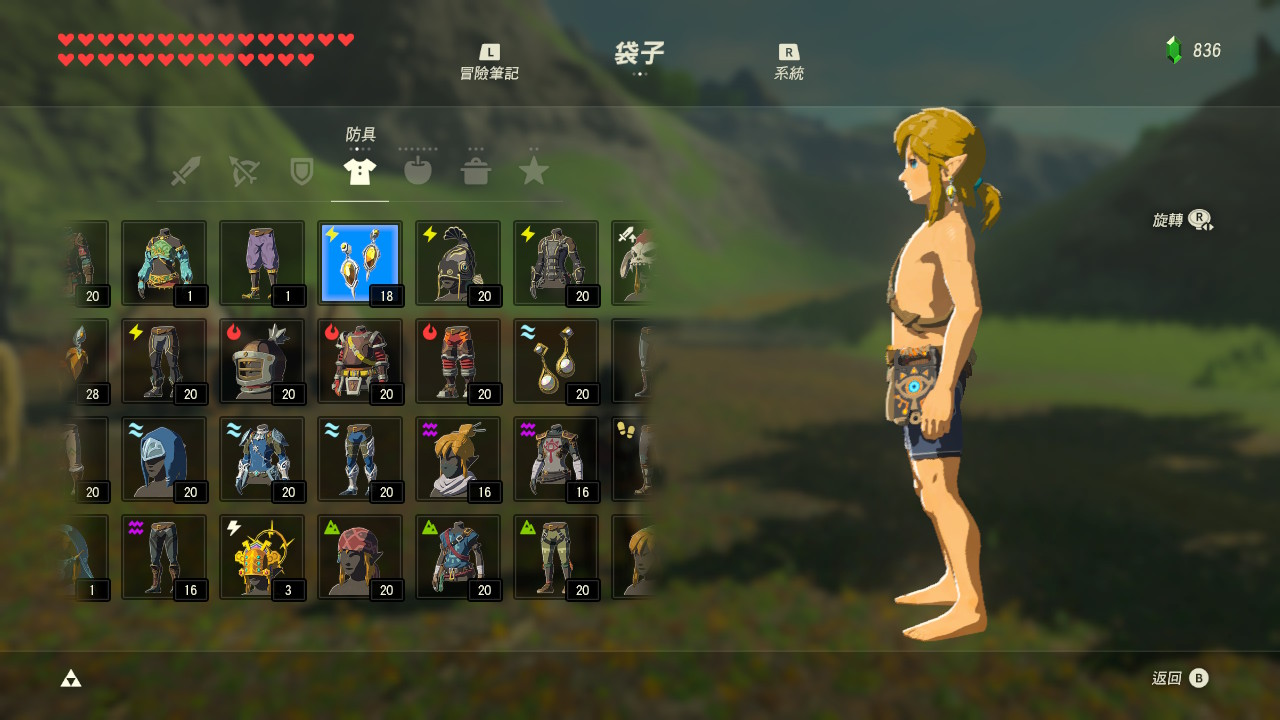This screenshot has height=720, width=1280.
Task: Select the Zora chest armor slot
Action: click(262, 459)
